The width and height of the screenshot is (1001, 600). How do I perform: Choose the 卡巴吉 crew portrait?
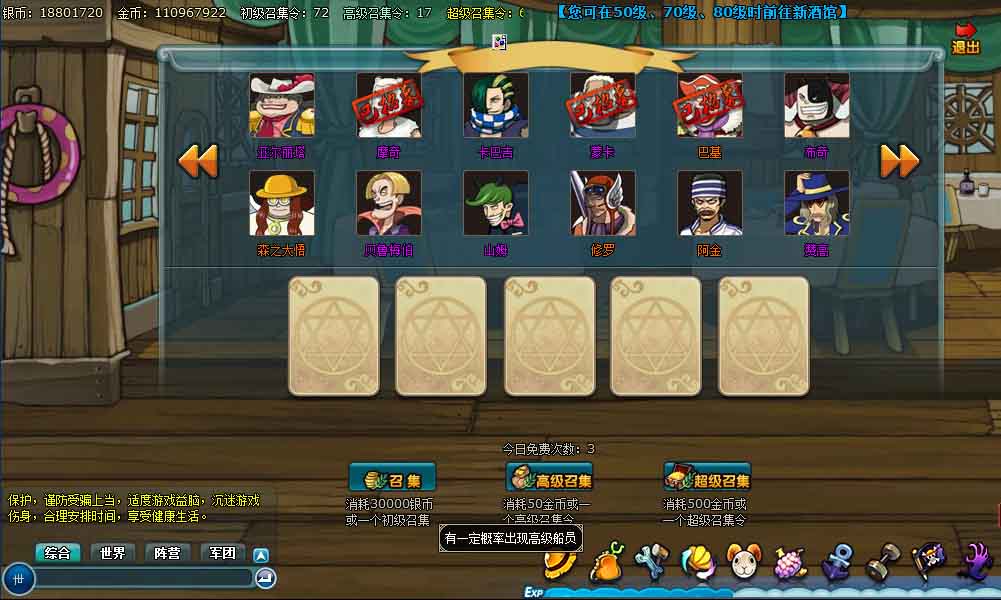[496, 106]
